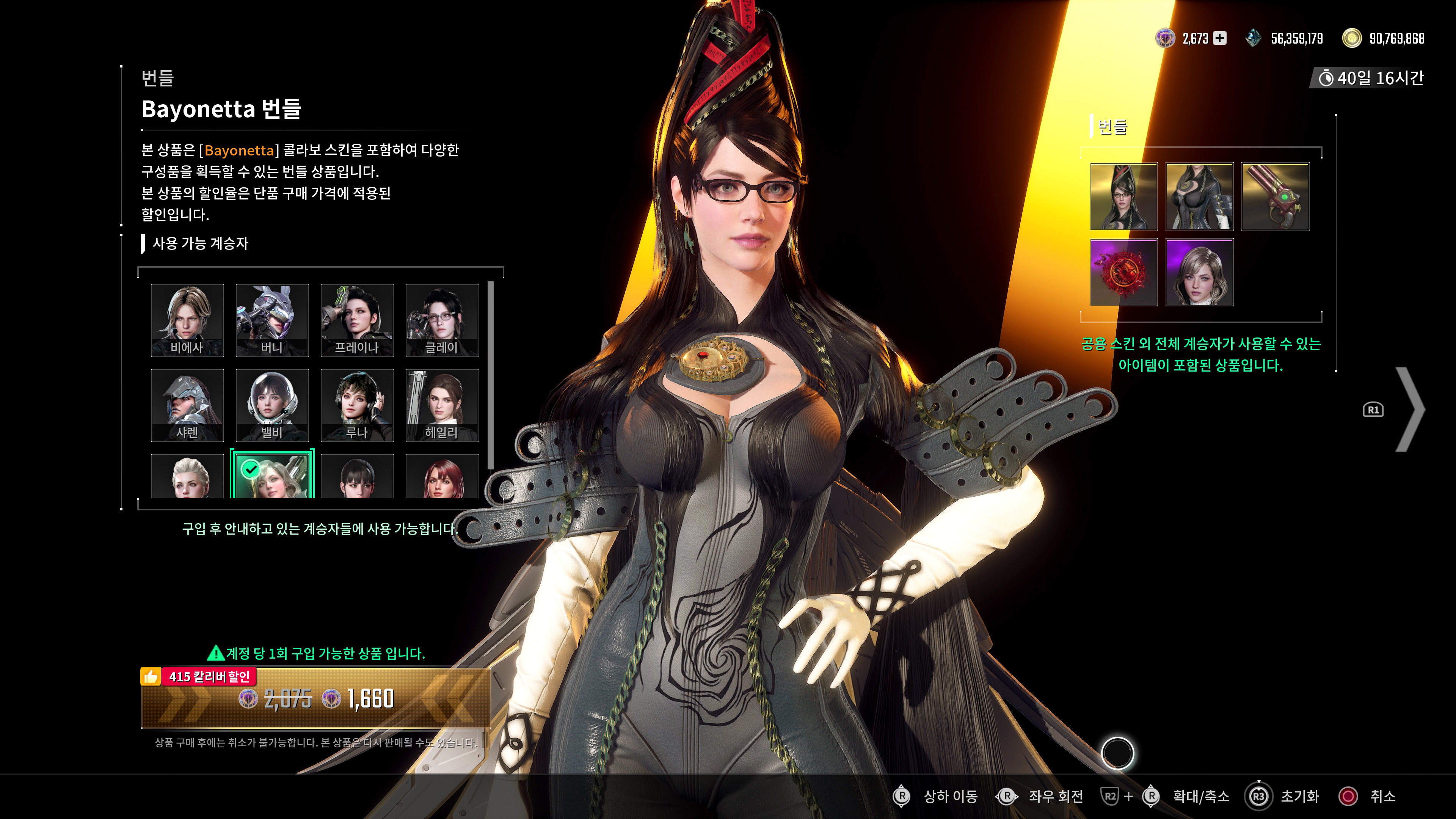Click the + icon next to Caliber currency
The width and height of the screenshot is (1456, 819).
(1221, 38)
